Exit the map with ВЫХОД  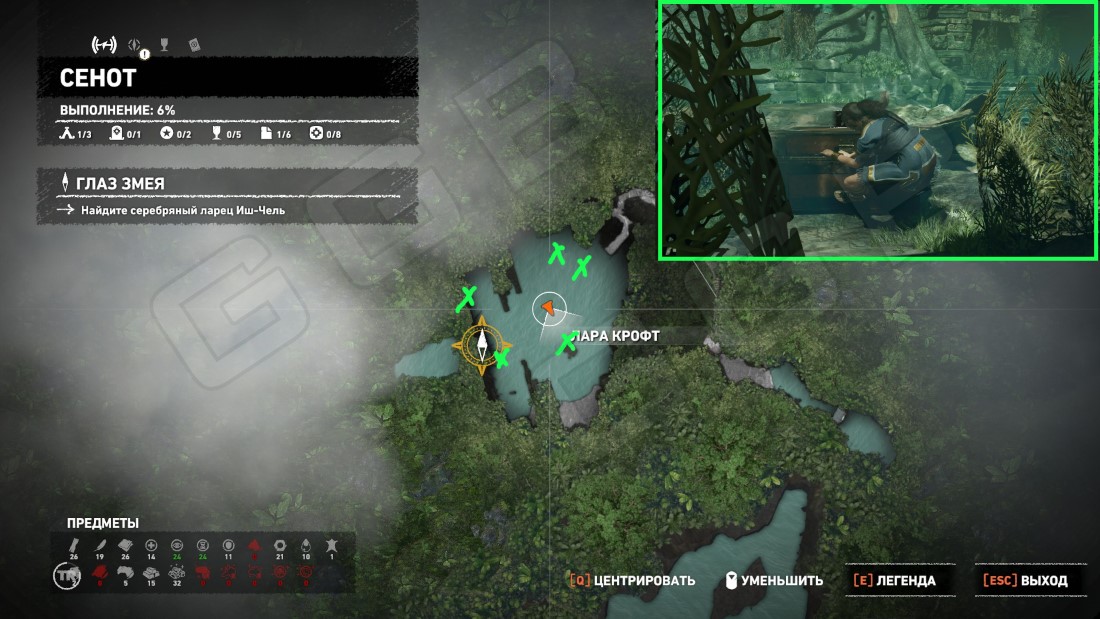(x=1025, y=580)
